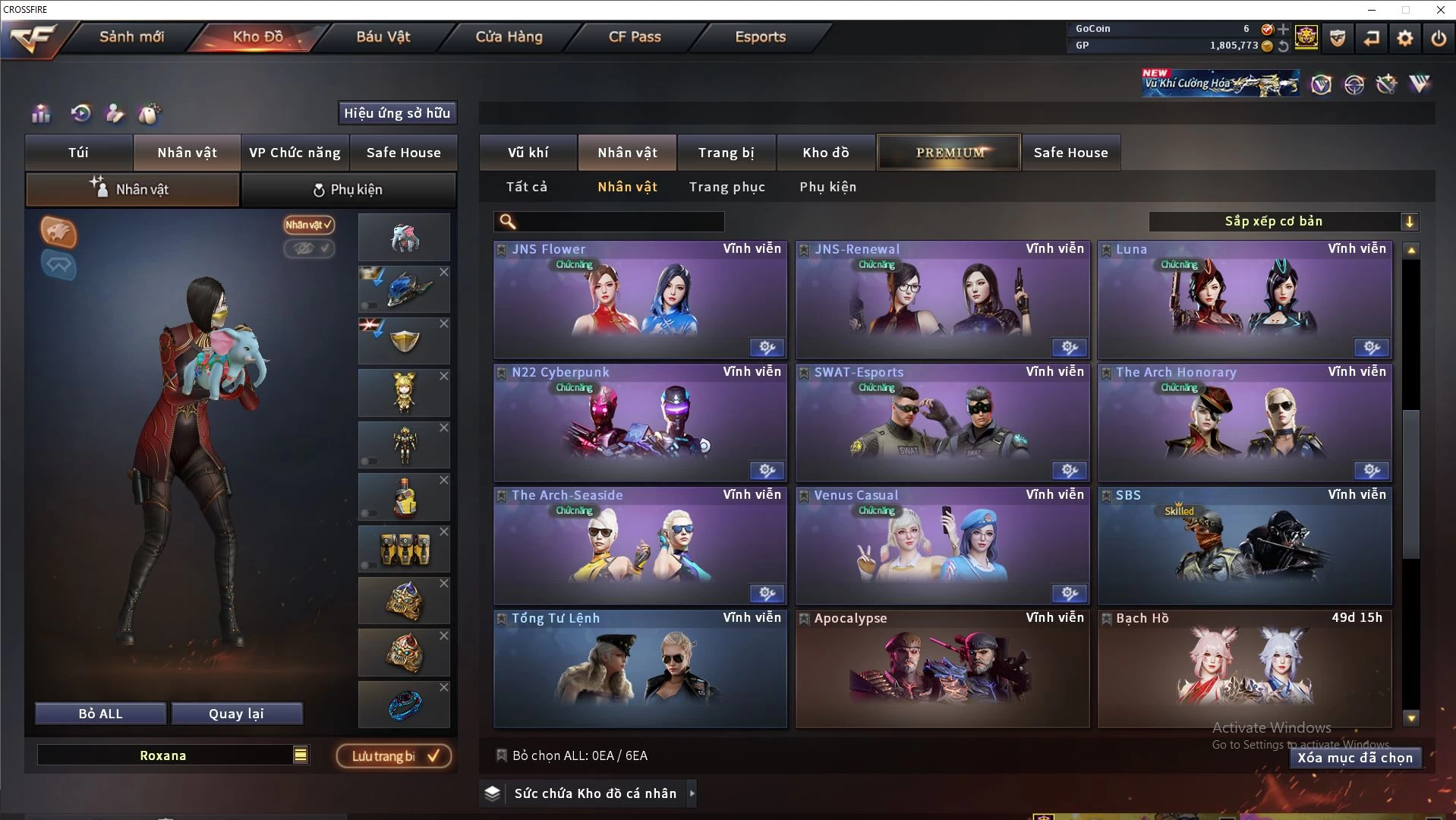Click Quay lại to go back

236,714
